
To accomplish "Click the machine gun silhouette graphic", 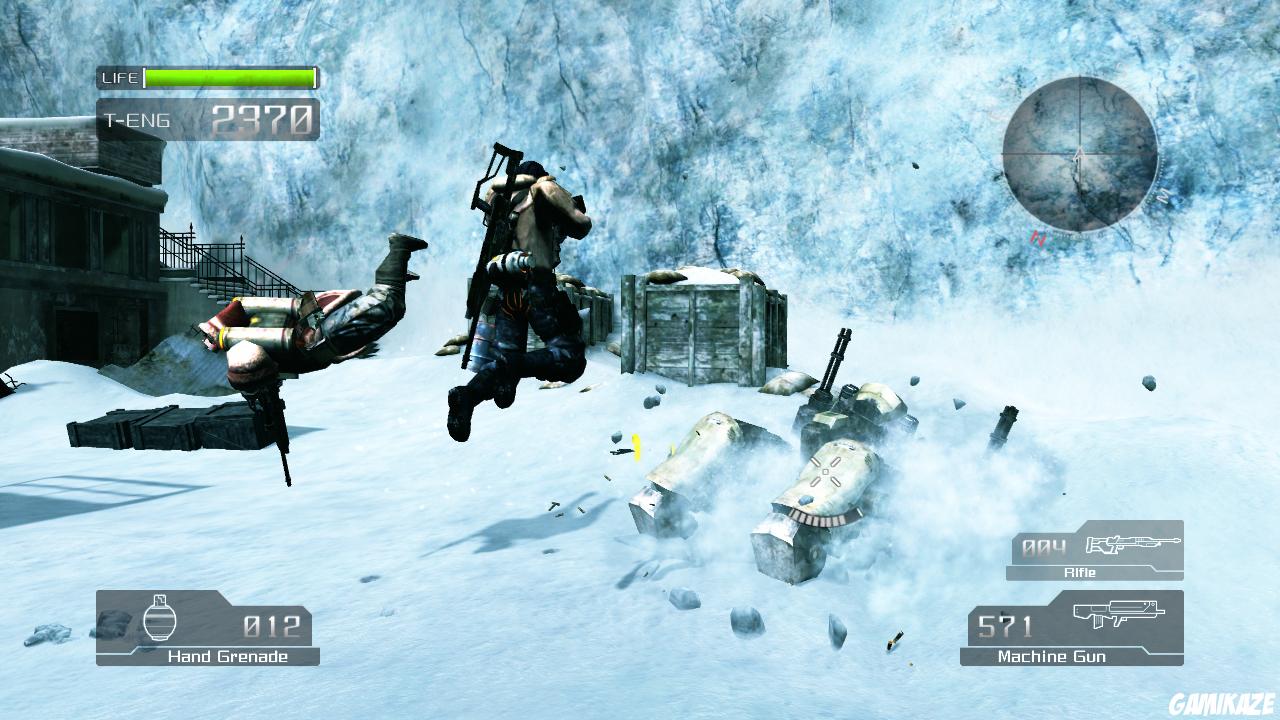I will tap(1120, 613).
